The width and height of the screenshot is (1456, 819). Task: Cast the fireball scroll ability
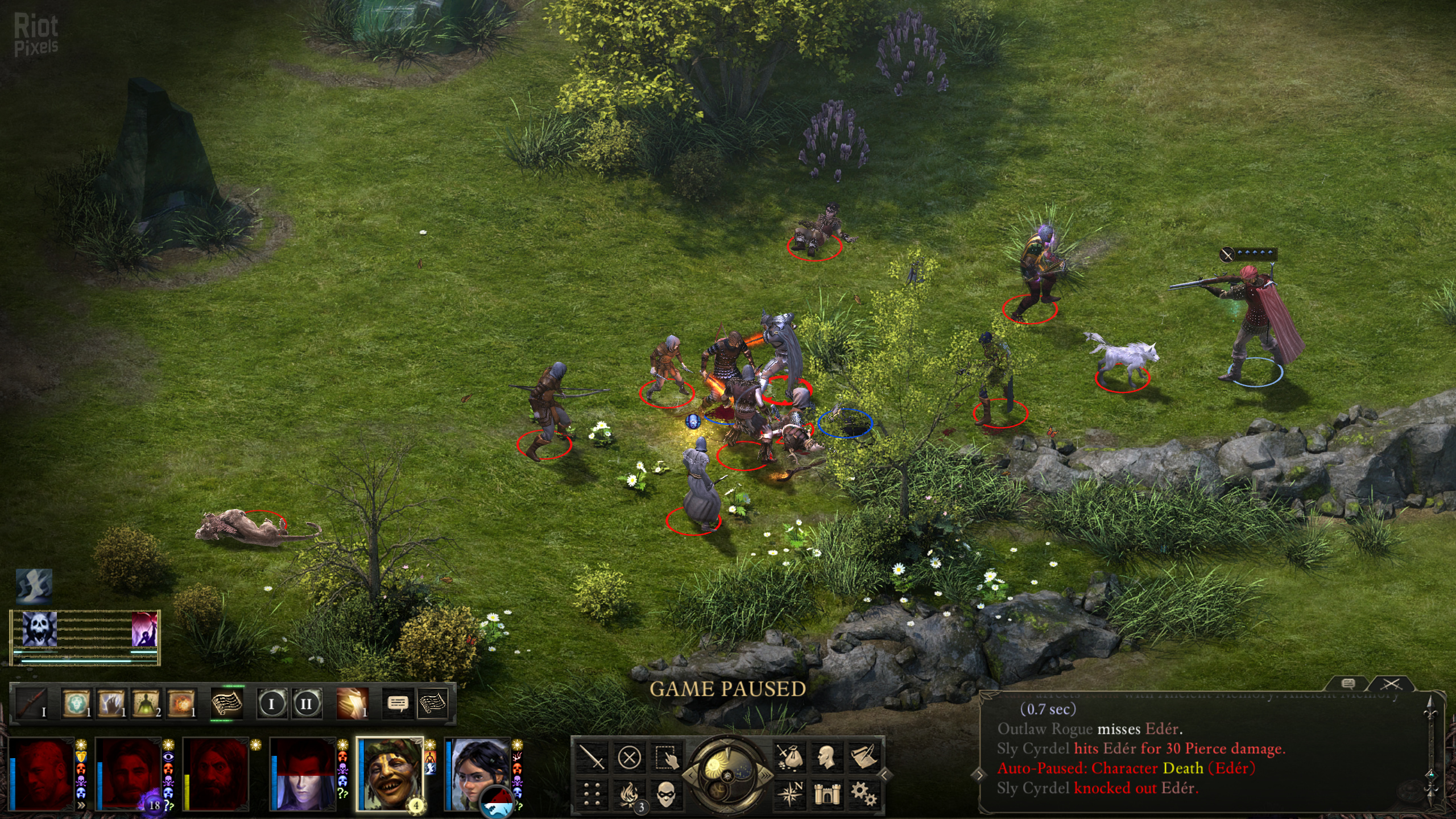pyautogui.click(x=181, y=704)
